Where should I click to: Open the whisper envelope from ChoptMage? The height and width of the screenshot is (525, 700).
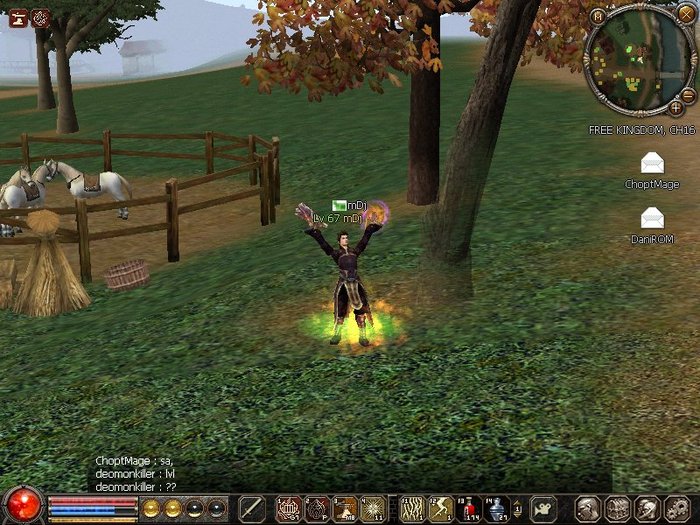[652, 164]
